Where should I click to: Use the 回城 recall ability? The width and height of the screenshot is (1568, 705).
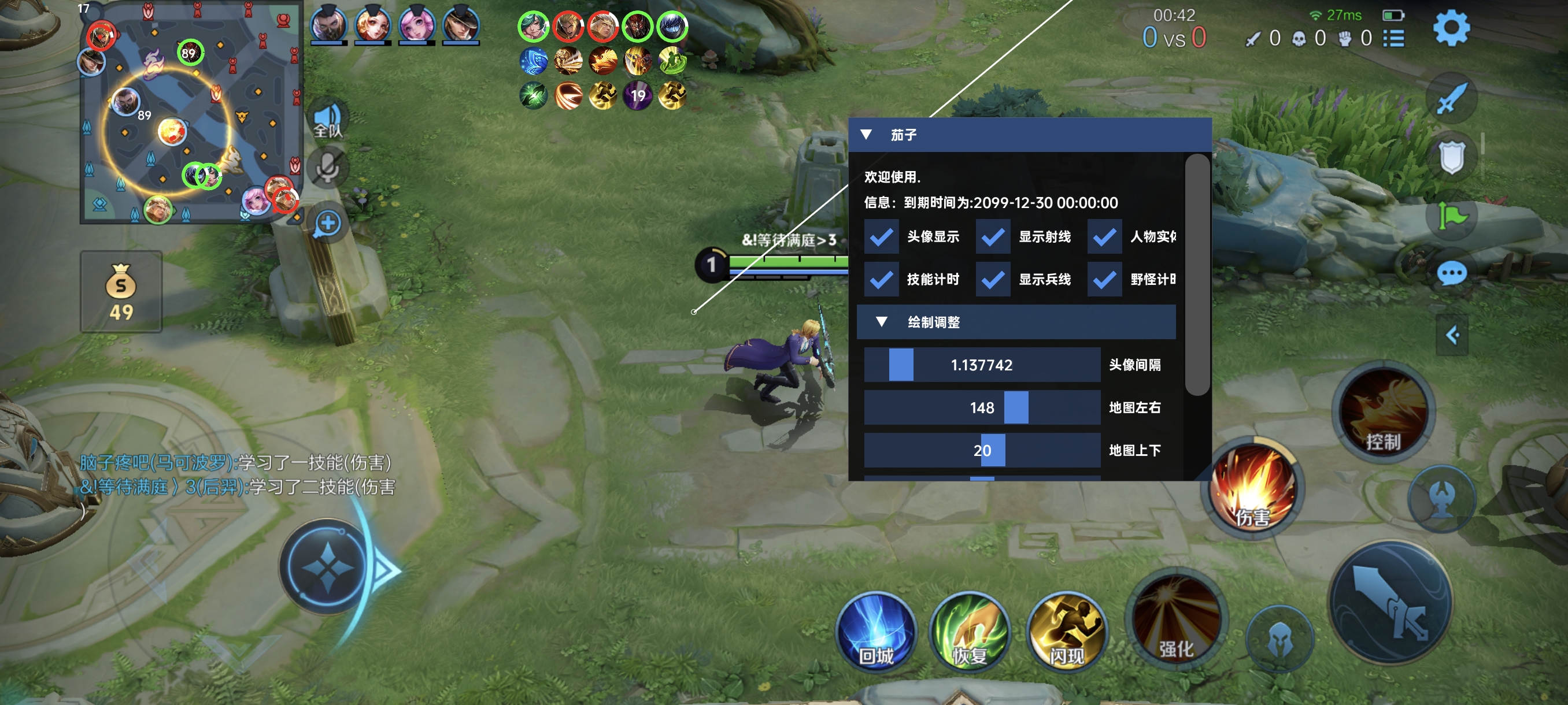pyautogui.click(x=876, y=633)
